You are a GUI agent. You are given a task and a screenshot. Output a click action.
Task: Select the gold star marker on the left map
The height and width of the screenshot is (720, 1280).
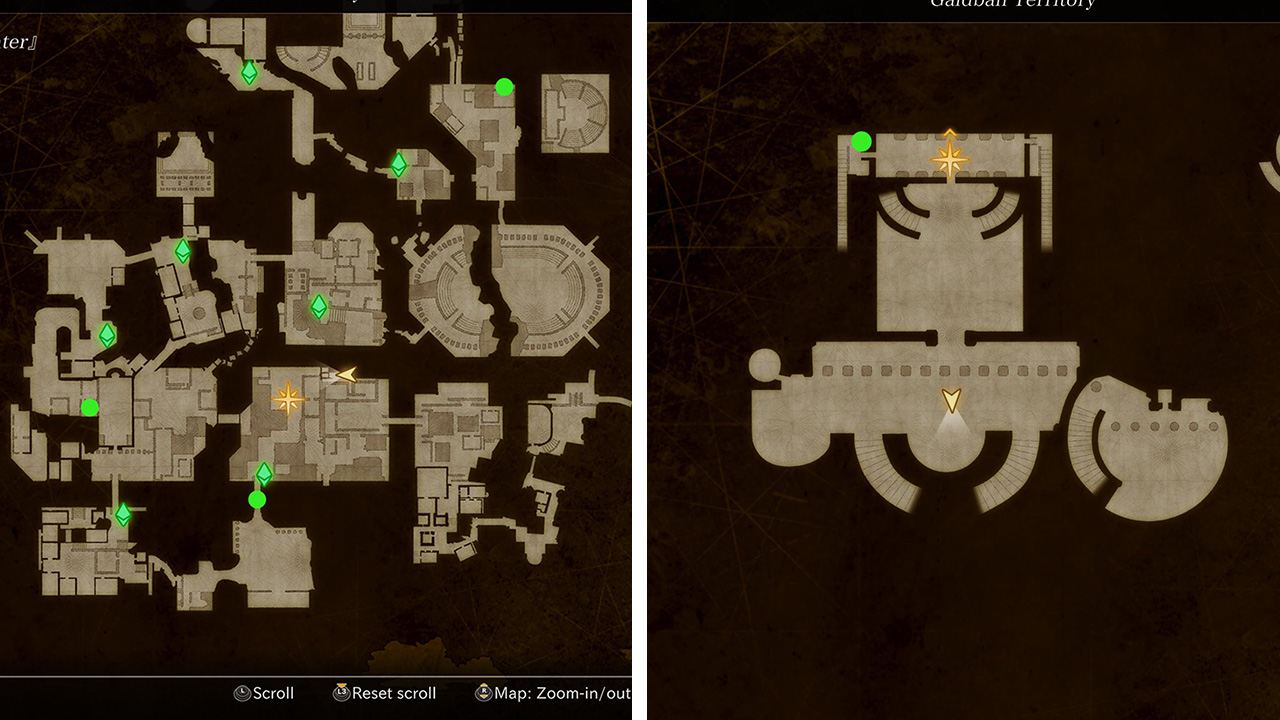click(x=289, y=398)
